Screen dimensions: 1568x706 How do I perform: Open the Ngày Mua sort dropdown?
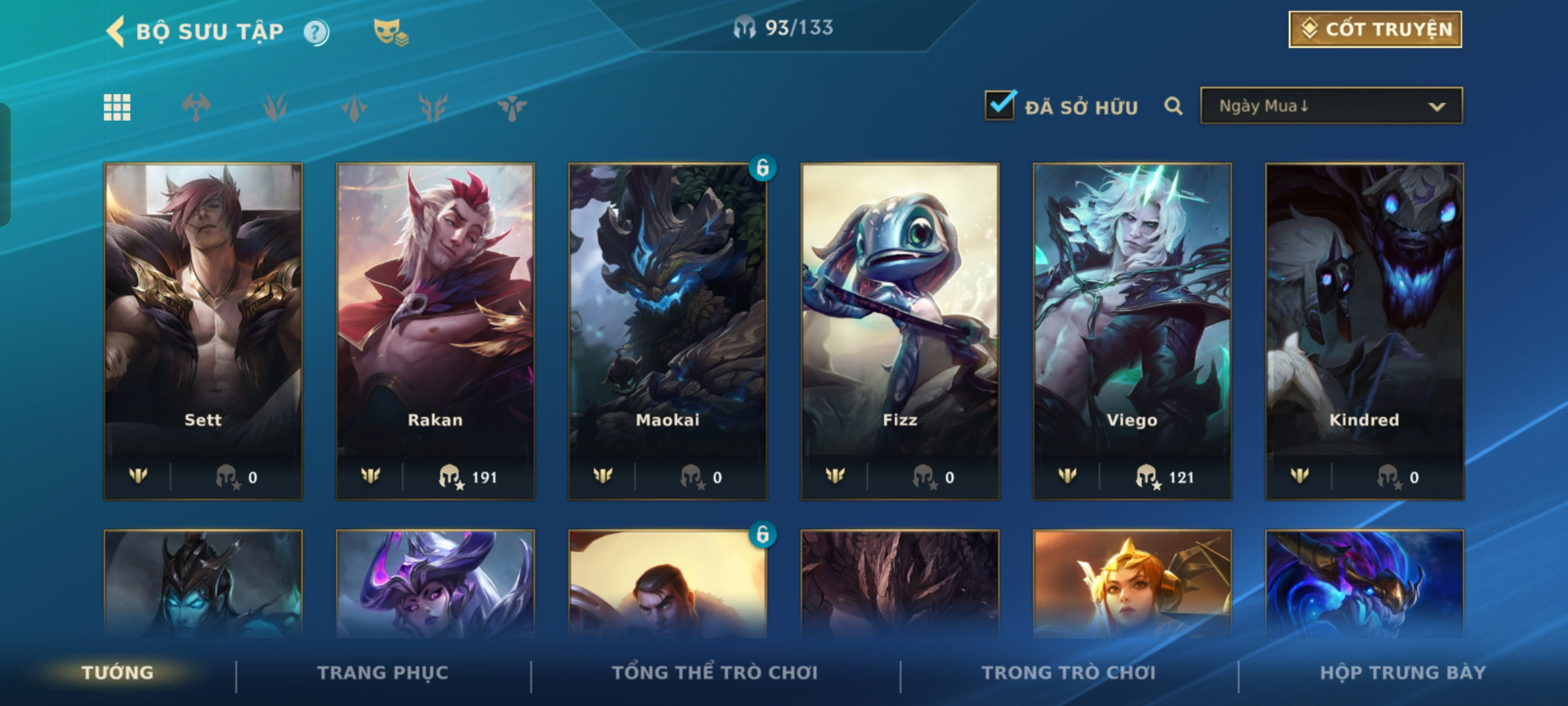1331,106
